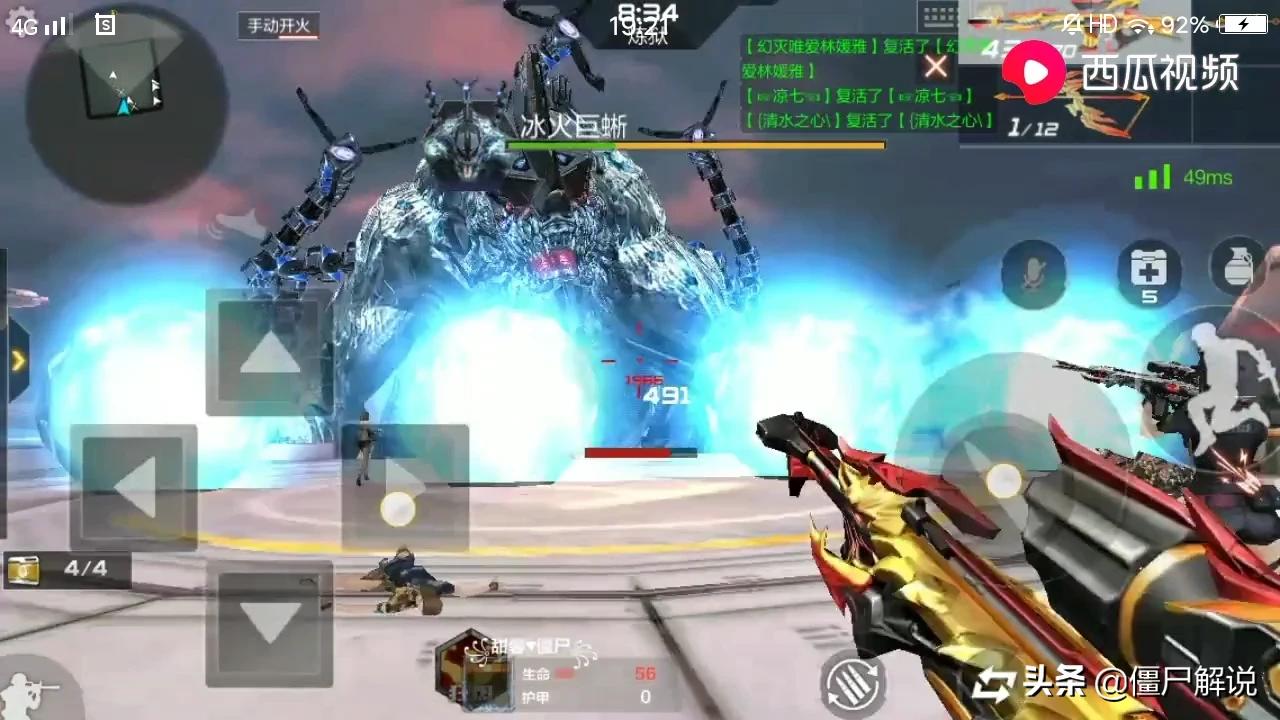Screen dimensions: 1280x720
Task: Expand the yellow arrow side panel
Action: point(18,360)
